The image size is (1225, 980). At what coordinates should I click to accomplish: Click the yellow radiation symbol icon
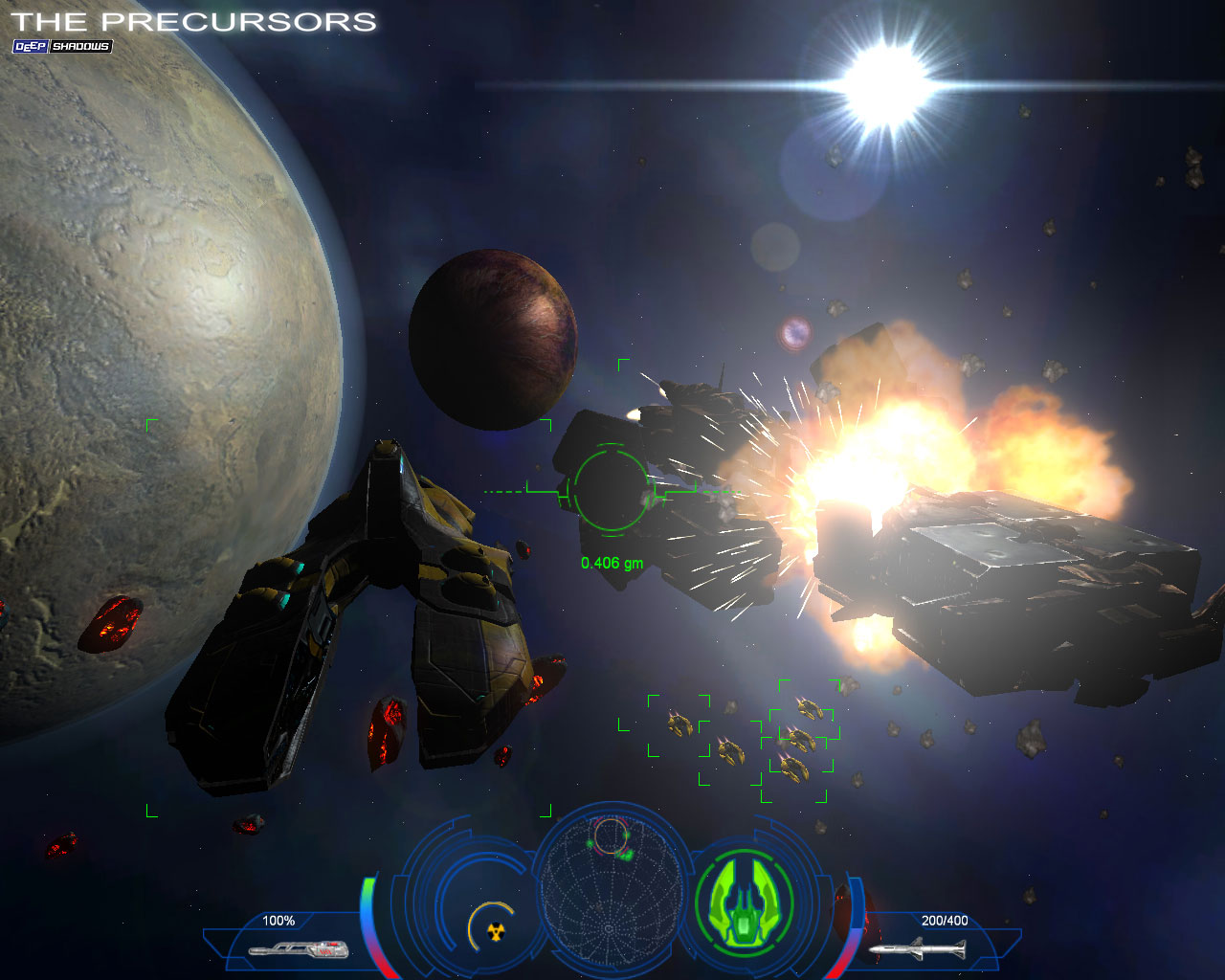coord(495,930)
